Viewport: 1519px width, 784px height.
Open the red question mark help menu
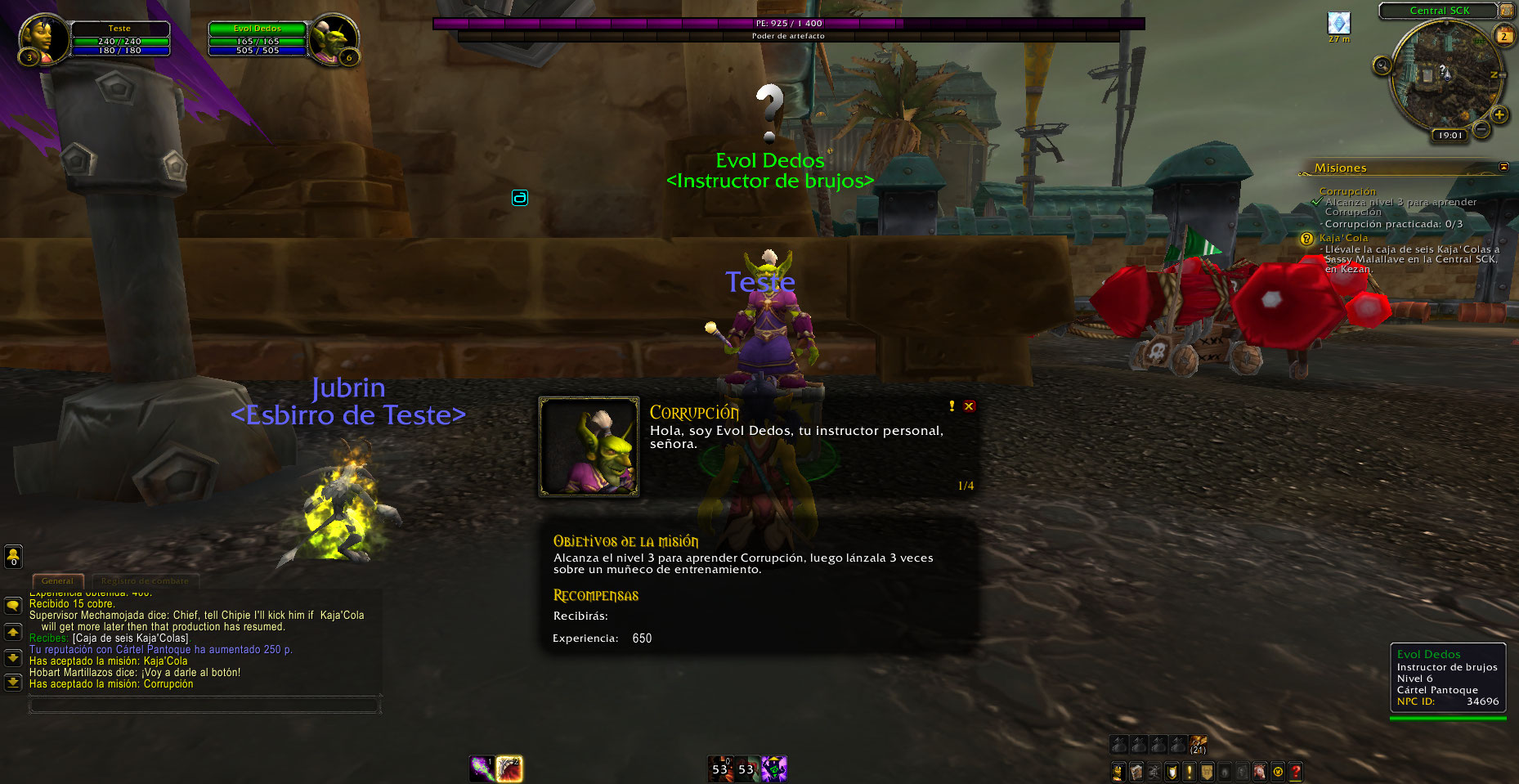pos(1296,771)
